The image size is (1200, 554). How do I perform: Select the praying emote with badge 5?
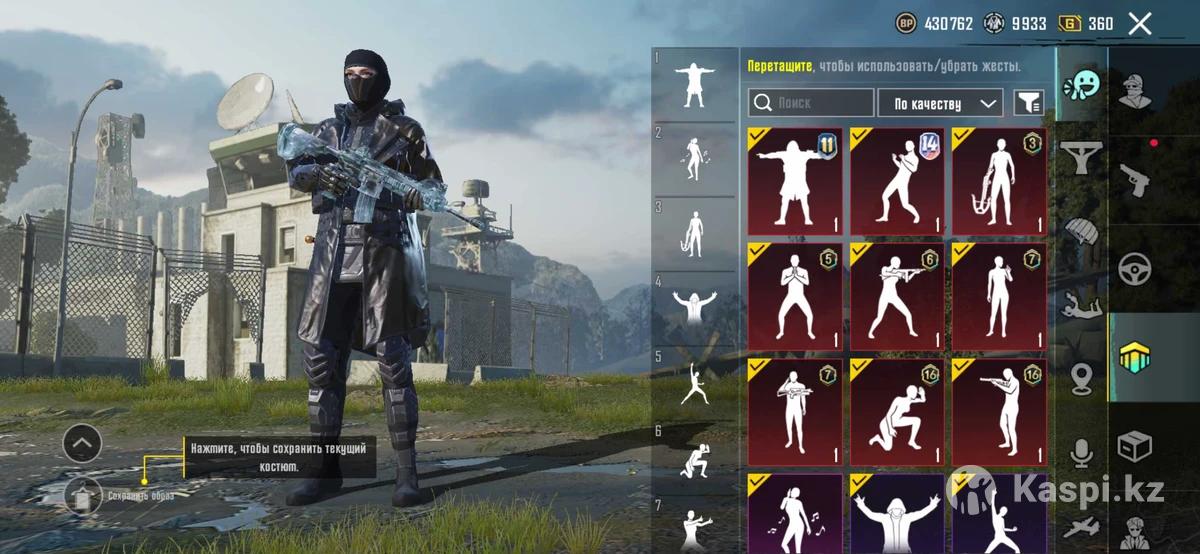click(x=795, y=297)
